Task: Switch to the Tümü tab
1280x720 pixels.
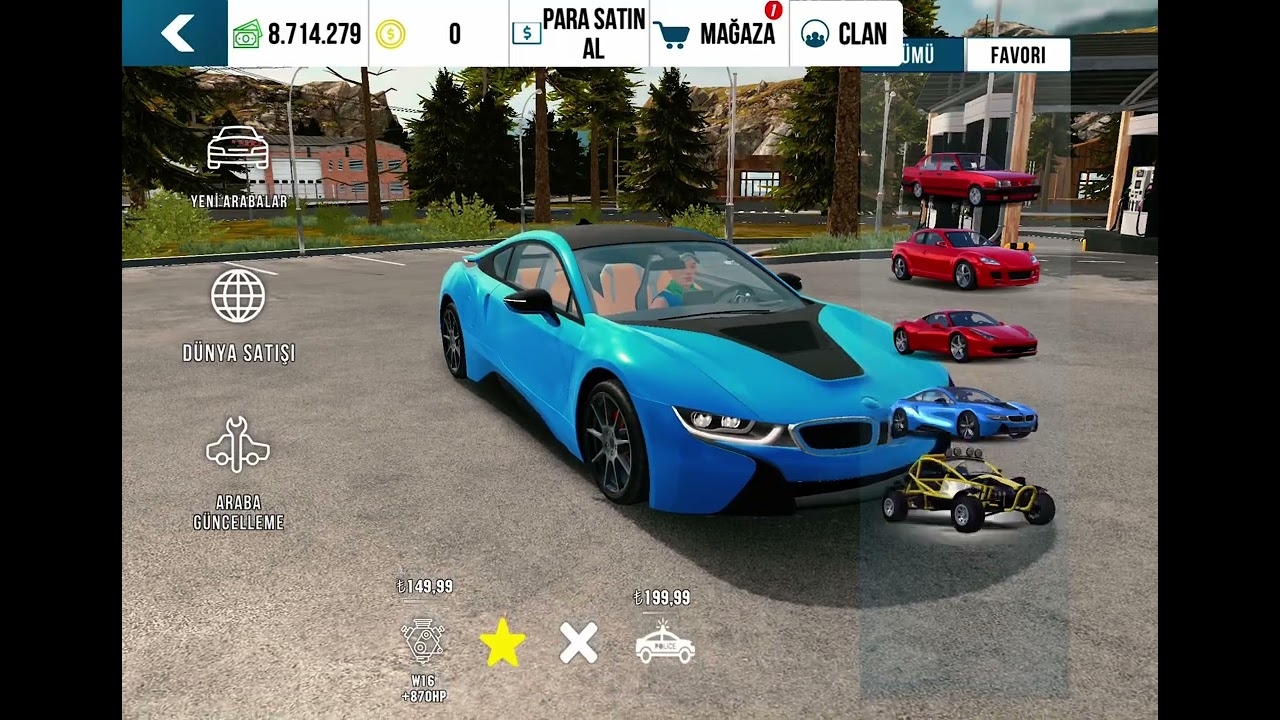Action: pyautogui.click(x=914, y=55)
